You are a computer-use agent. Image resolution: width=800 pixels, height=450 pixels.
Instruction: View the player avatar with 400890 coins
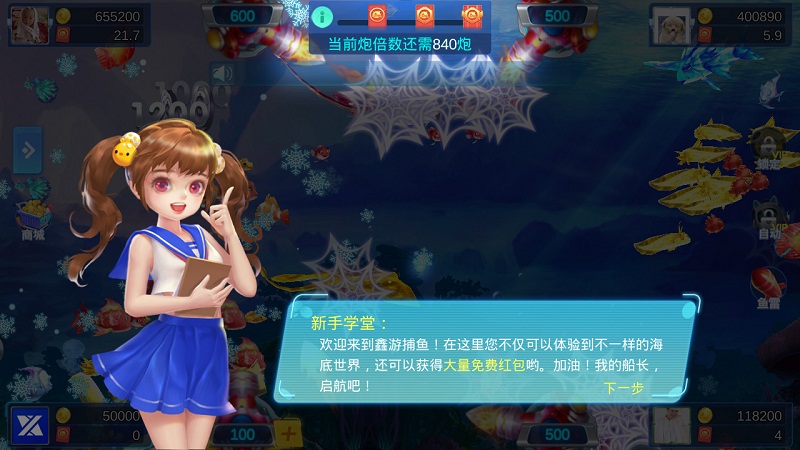672,24
